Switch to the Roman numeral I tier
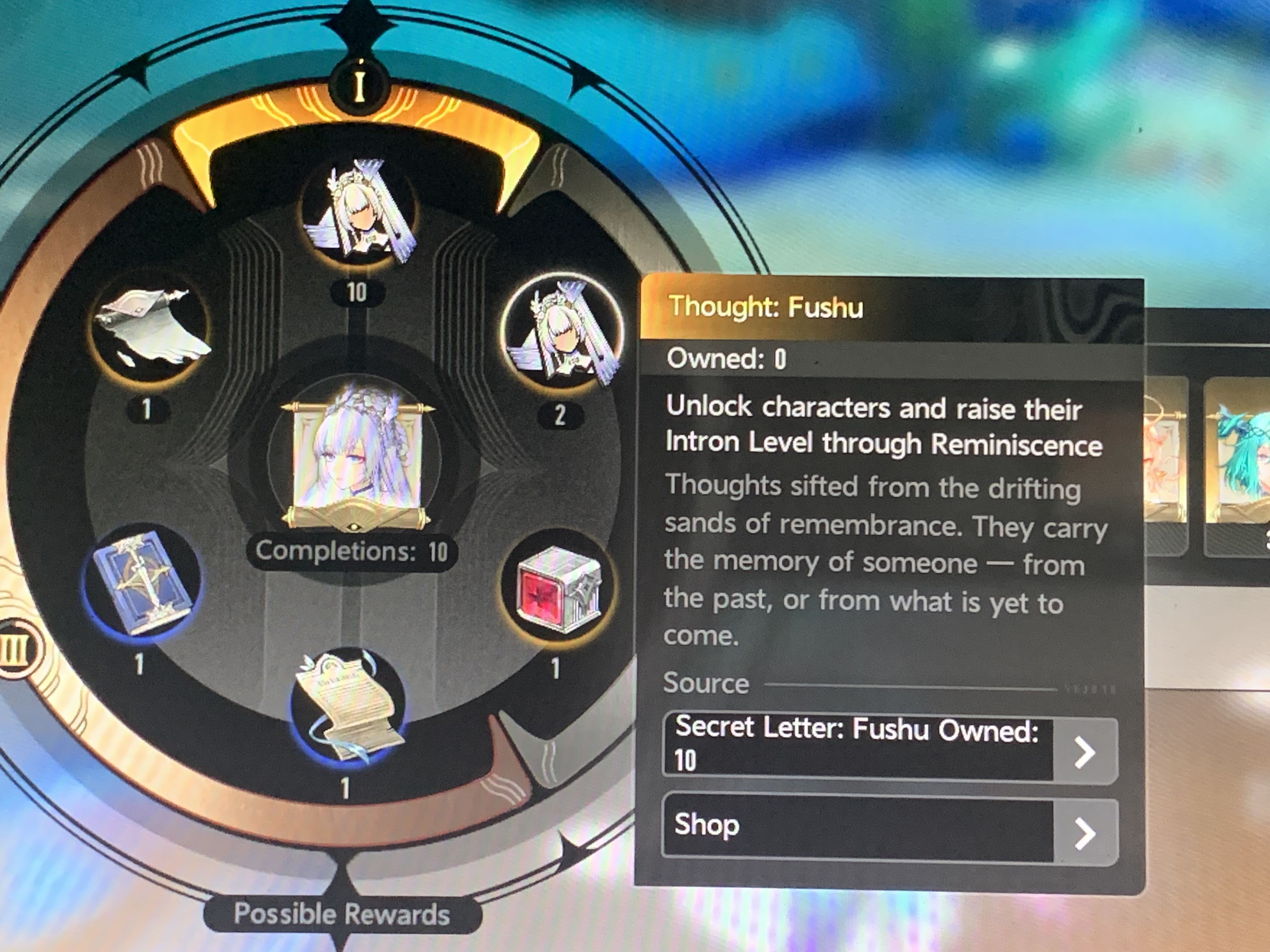 point(359,87)
